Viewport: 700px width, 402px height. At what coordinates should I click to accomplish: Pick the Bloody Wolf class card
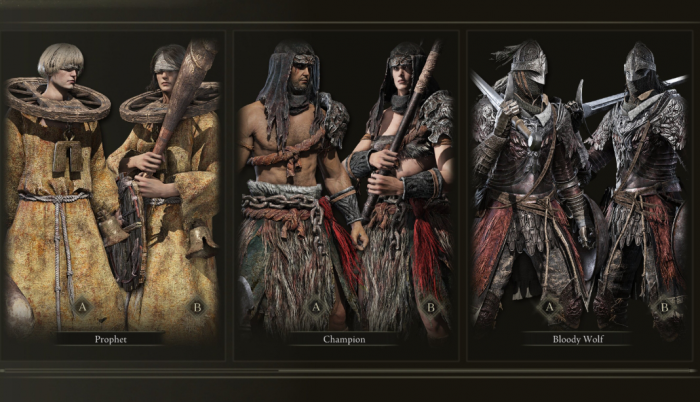pos(579,190)
